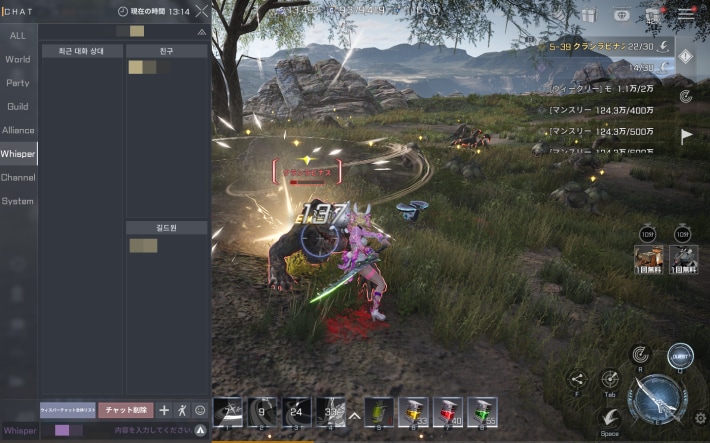
Task: Switch to the Alliance chat tab
Action: tap(18, 130)
